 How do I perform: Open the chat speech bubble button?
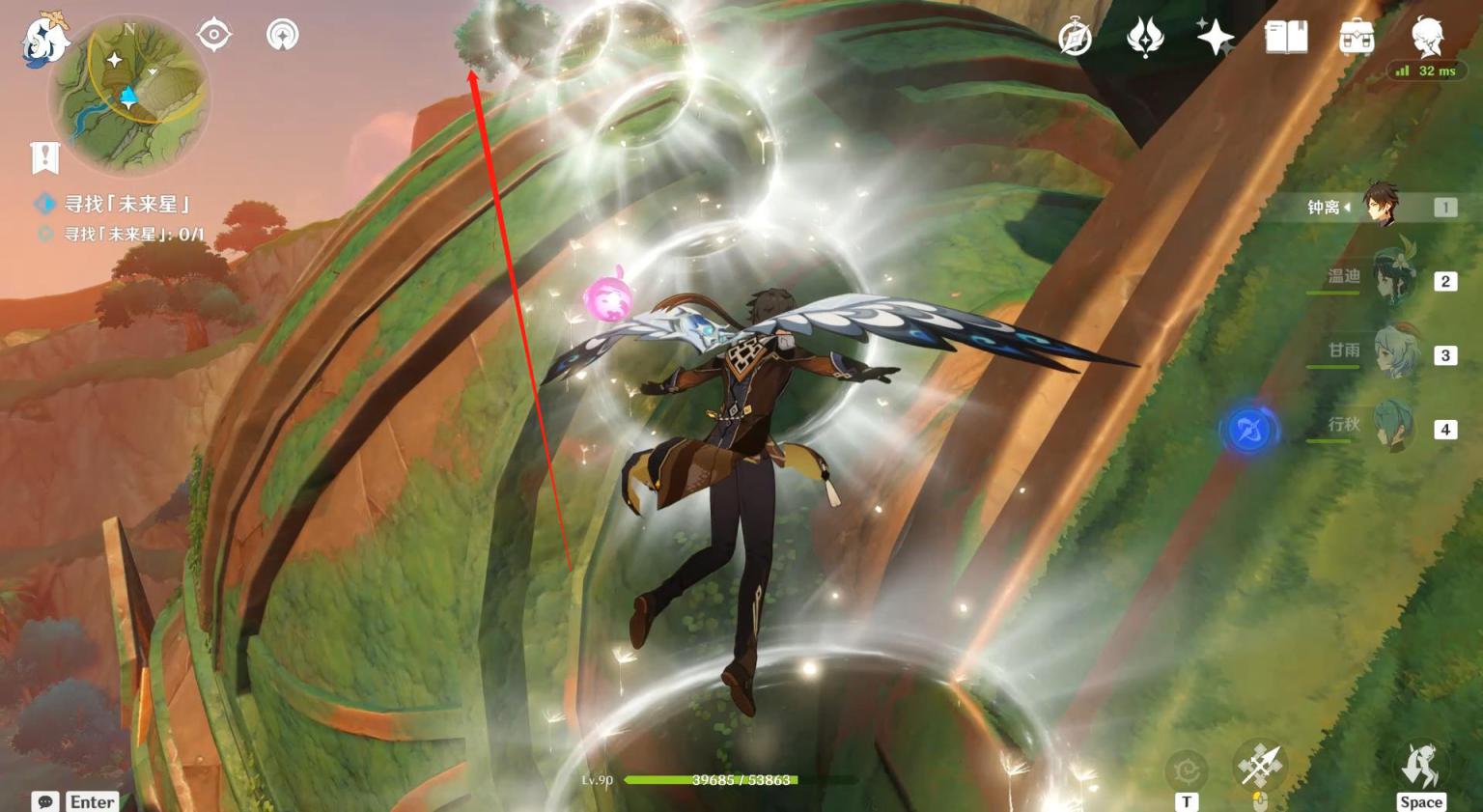point(44,801)
